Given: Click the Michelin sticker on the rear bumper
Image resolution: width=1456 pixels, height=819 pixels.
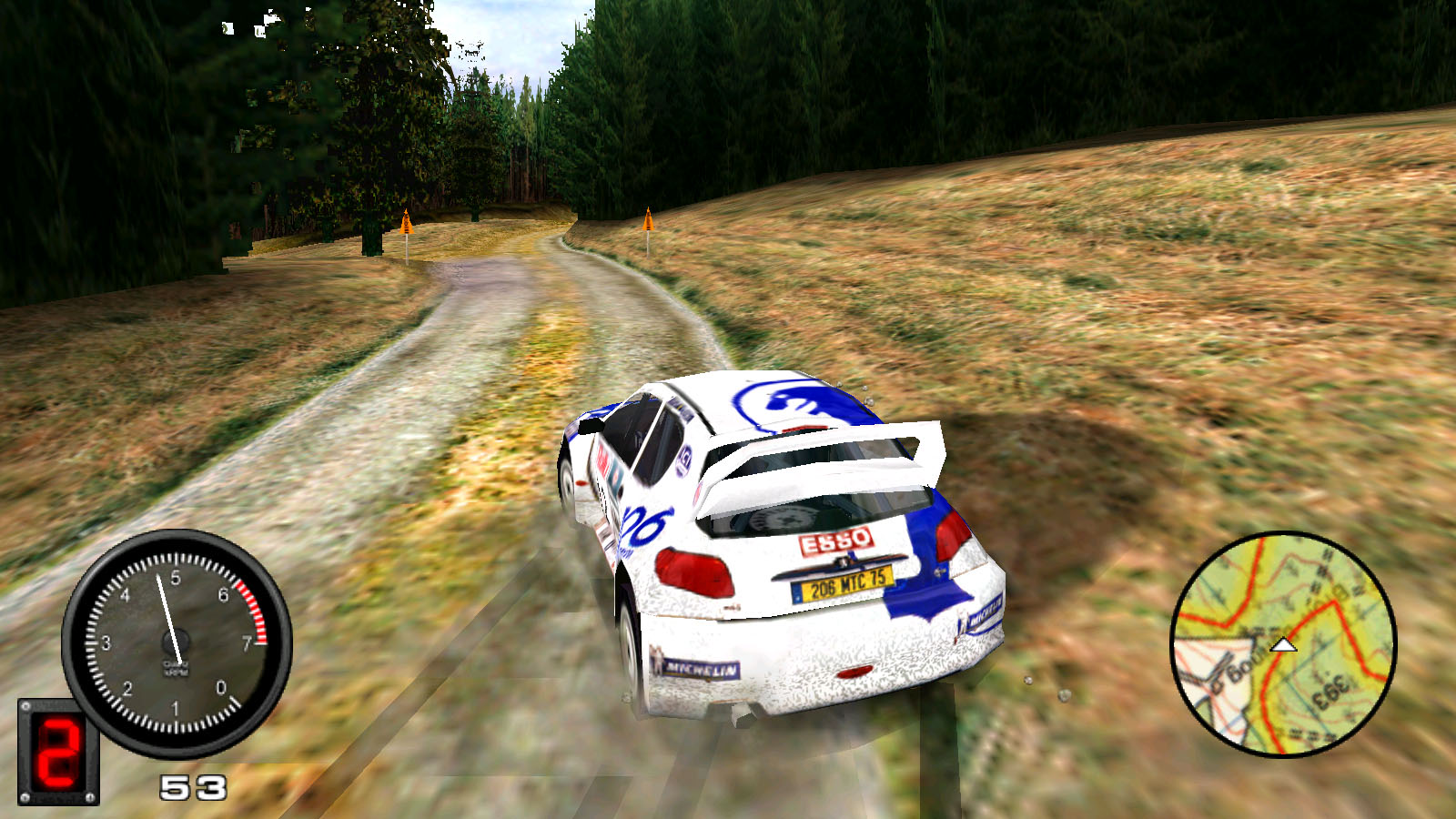Looking at the screenshot, I should [x=701, y=667].
